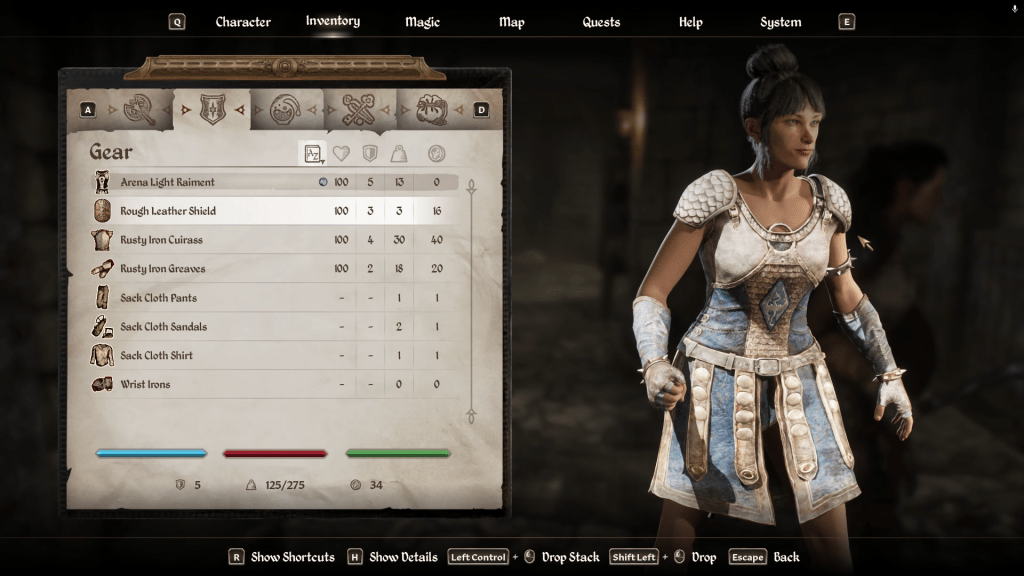Sort gear by the heart condition column

[x=342, y=153]
